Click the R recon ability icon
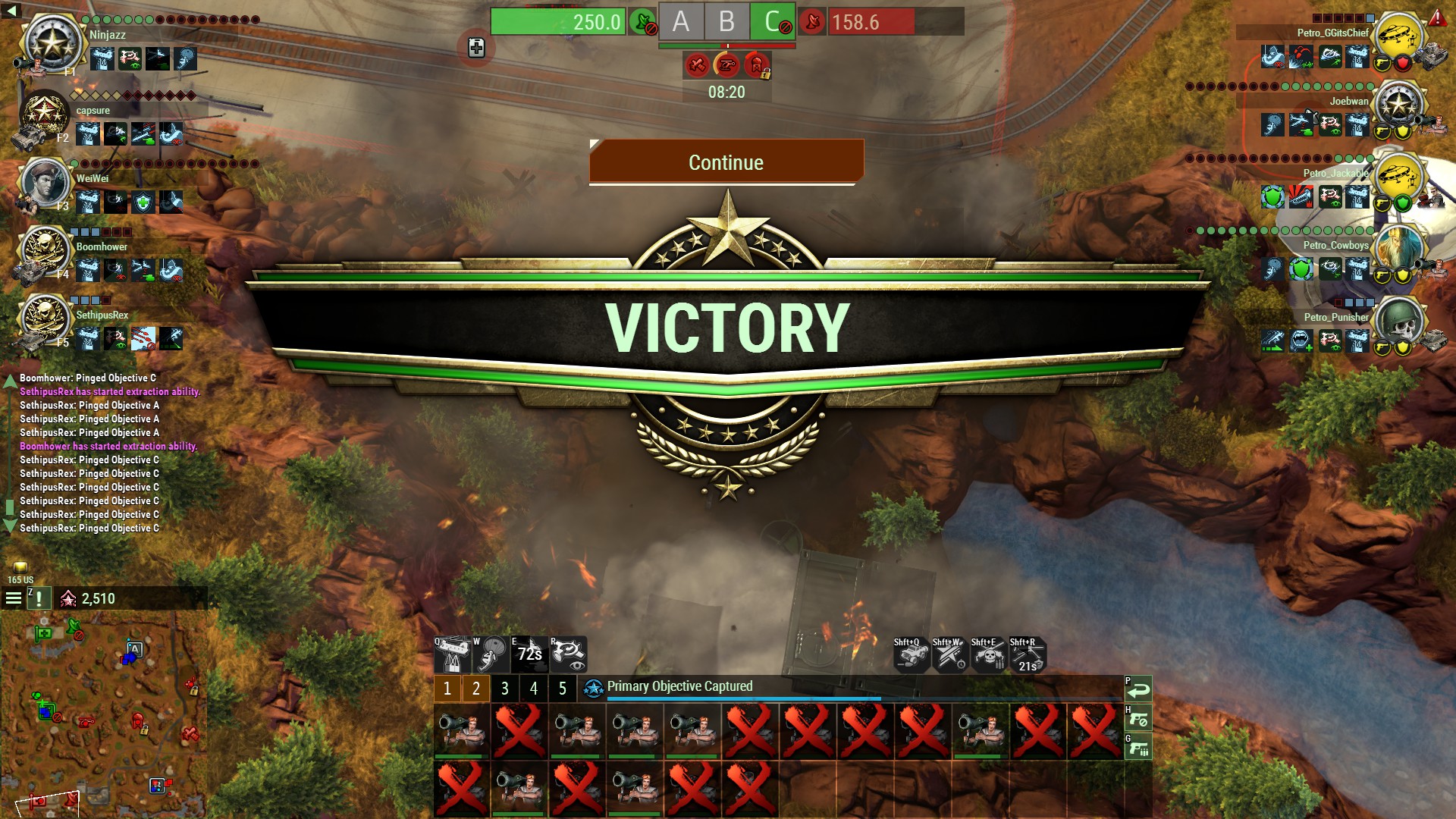This screenshot has height=819, width=1456. tap(567, 654)
